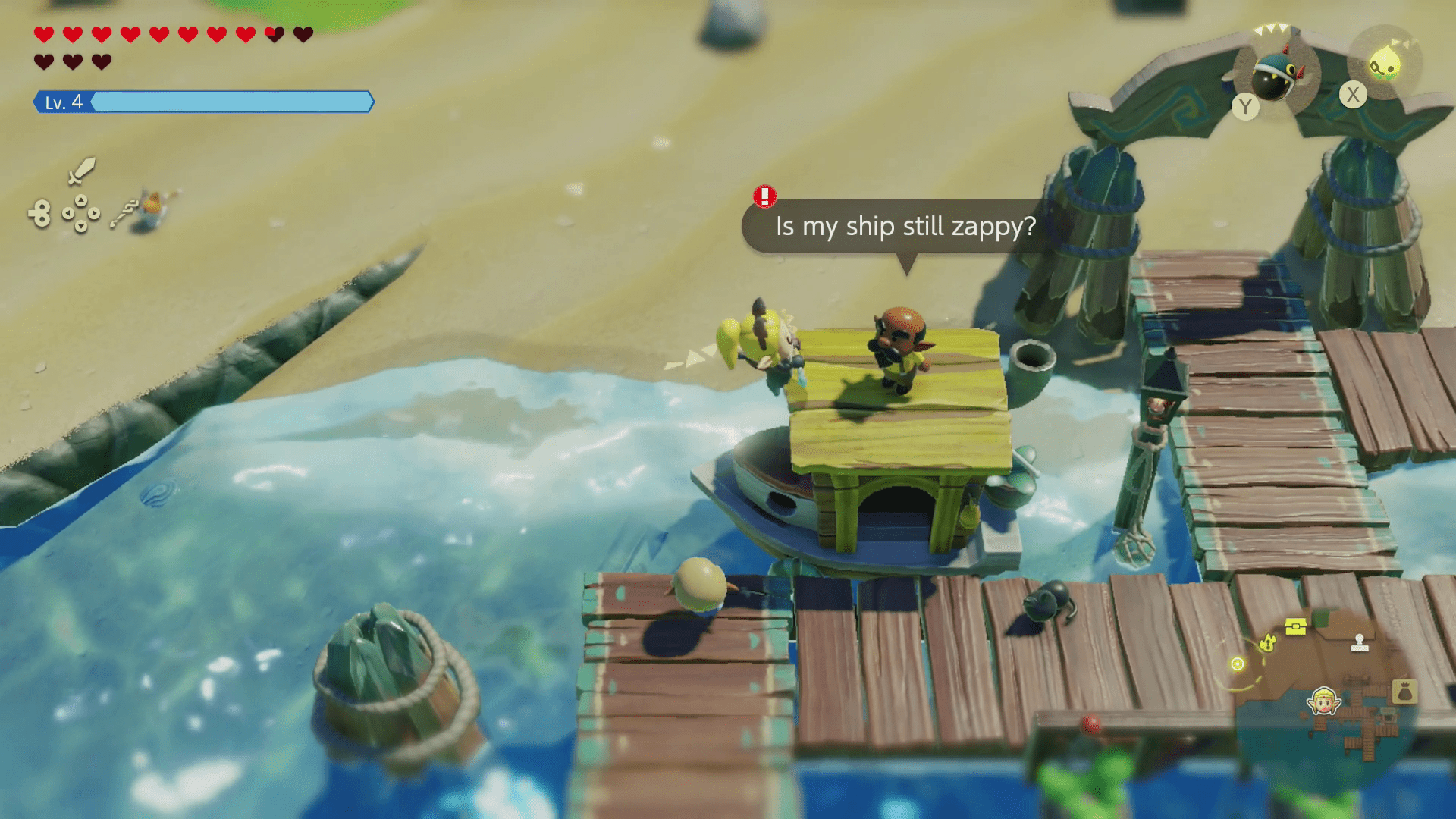Choose the sword icon above the d-pad

pyautogui.click(x=81, y=171)
